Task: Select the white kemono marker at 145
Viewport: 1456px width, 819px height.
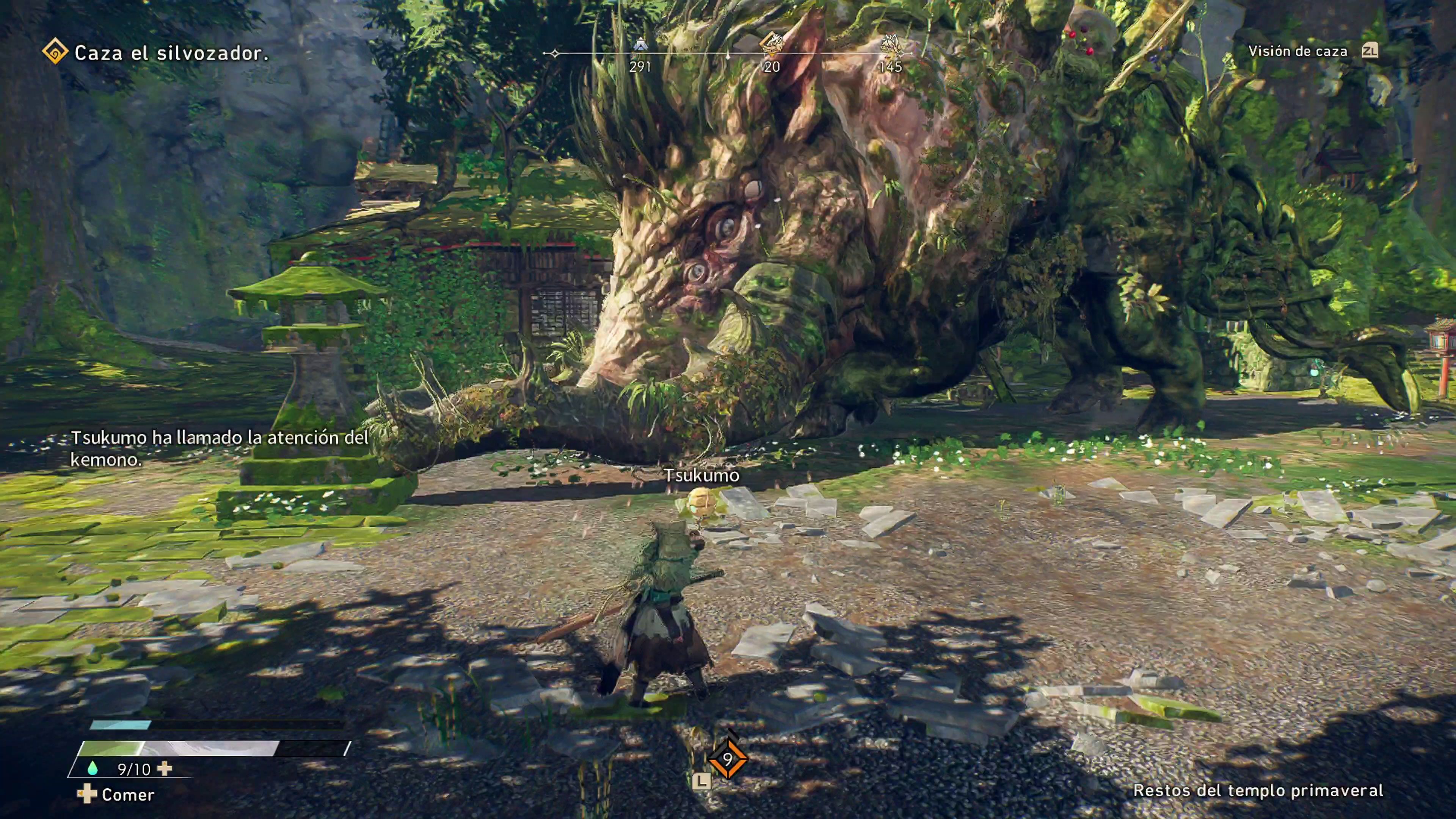Action: [x=890, y=44]
